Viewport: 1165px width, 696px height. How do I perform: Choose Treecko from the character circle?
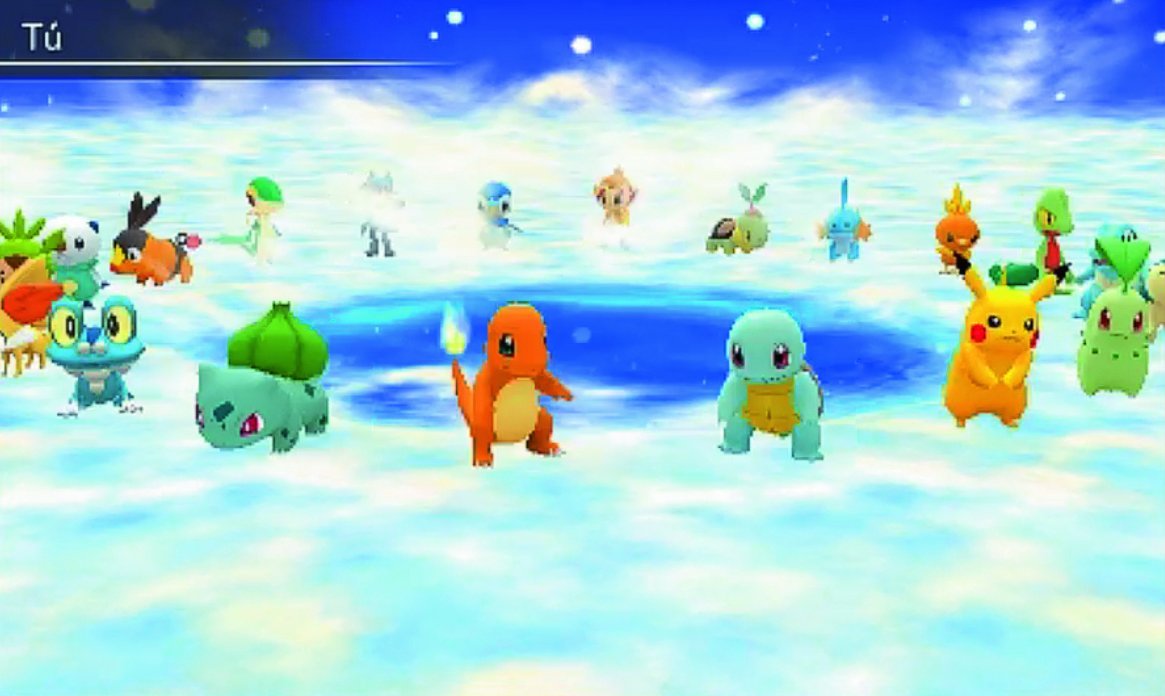click(1052, 230)
